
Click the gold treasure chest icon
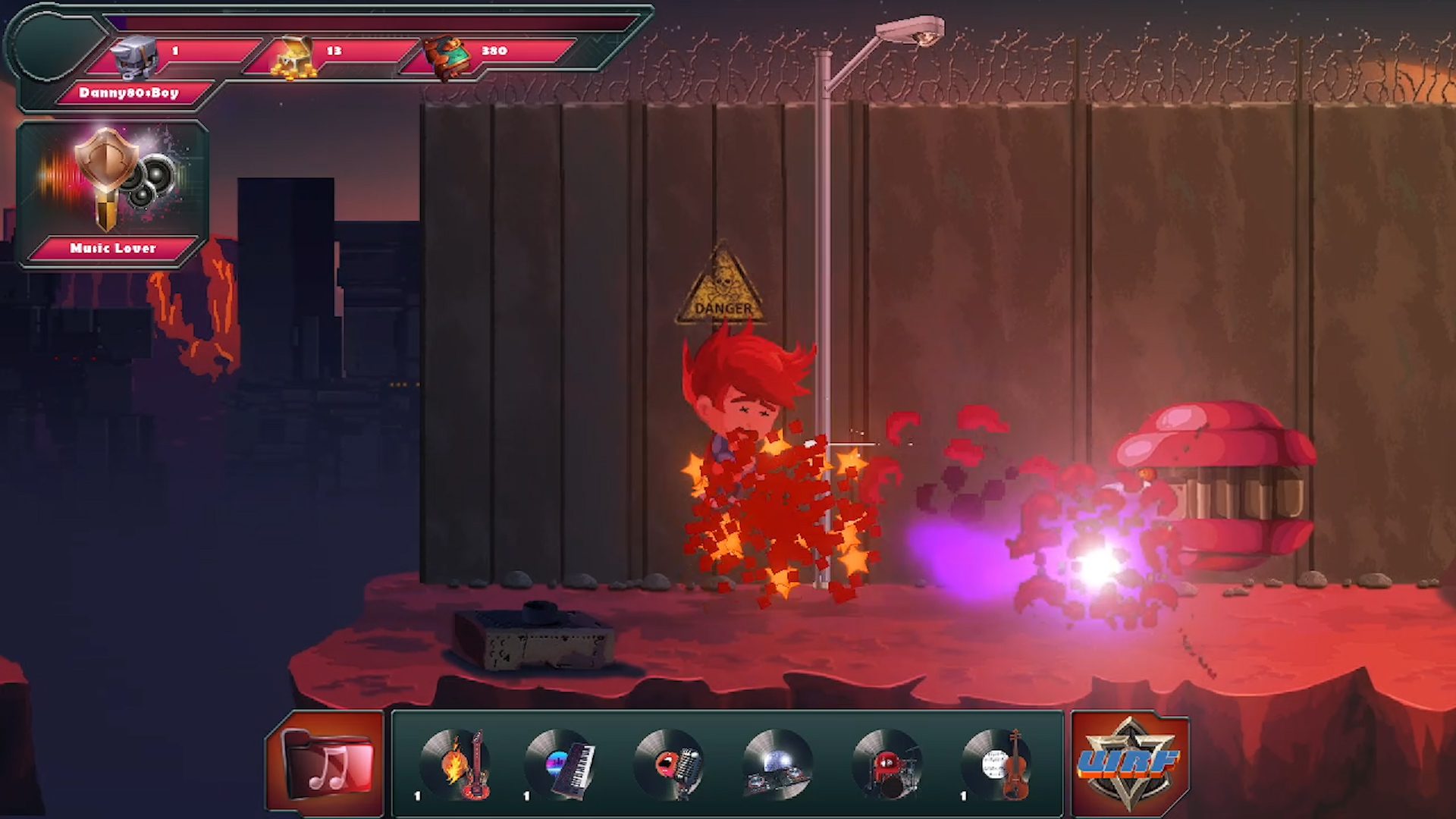[296, 56]
